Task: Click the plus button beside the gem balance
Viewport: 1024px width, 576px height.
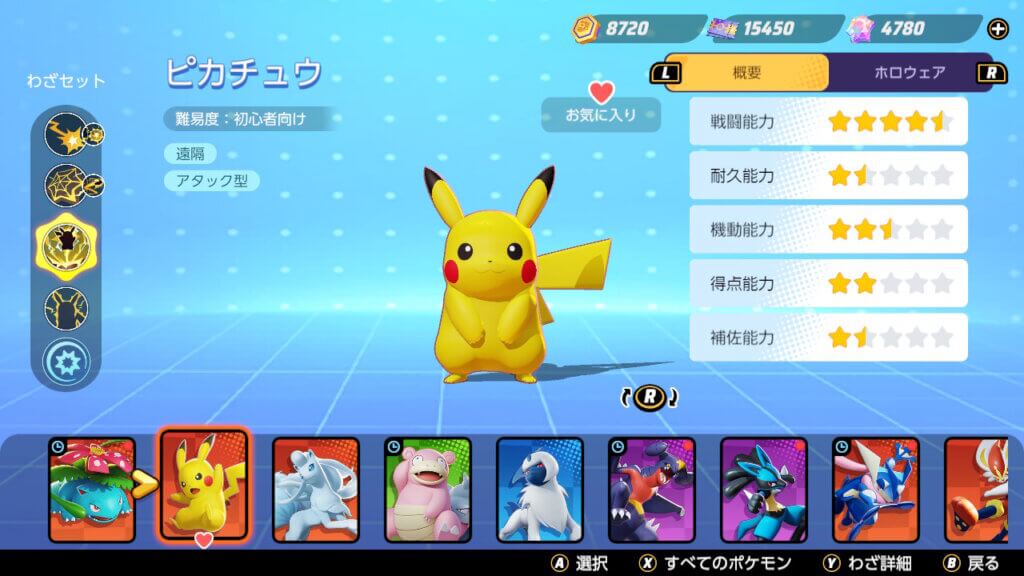Action: [997, 28]
